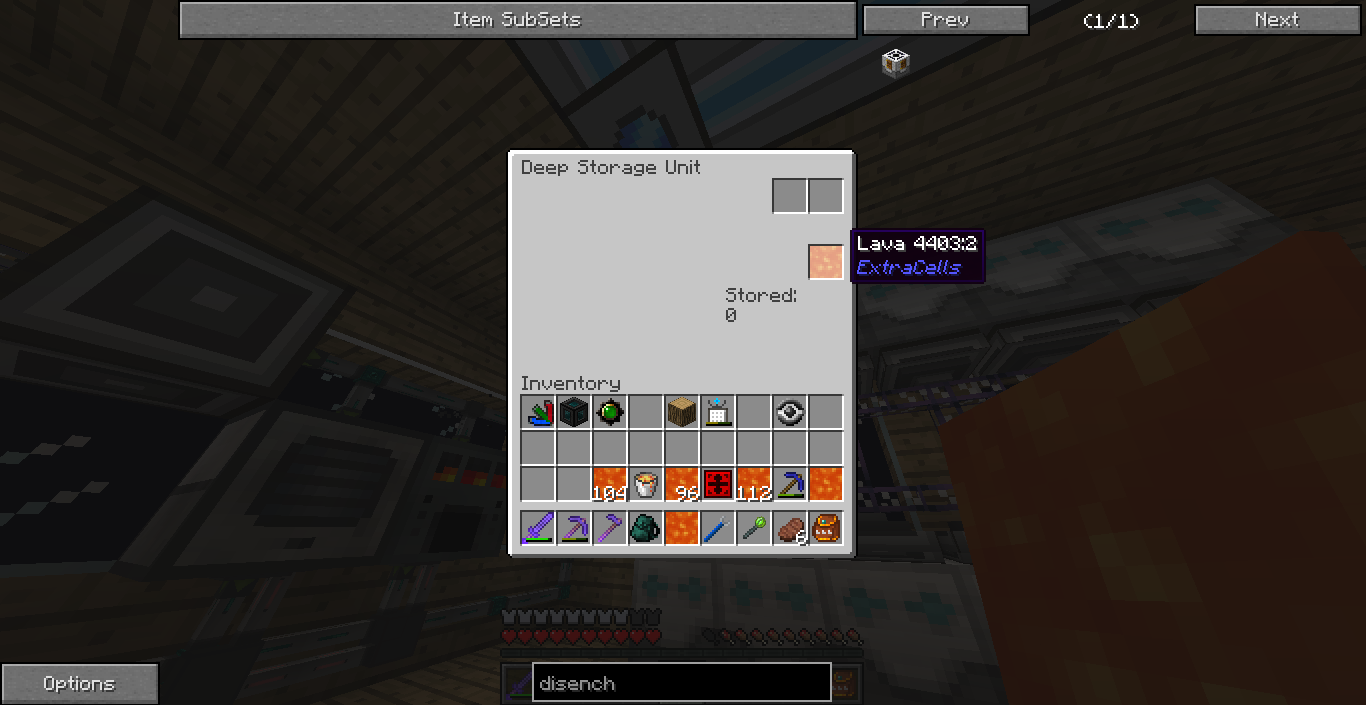
Task: Select the purple pickaxe in the hotbar
Action: [573, 527]
